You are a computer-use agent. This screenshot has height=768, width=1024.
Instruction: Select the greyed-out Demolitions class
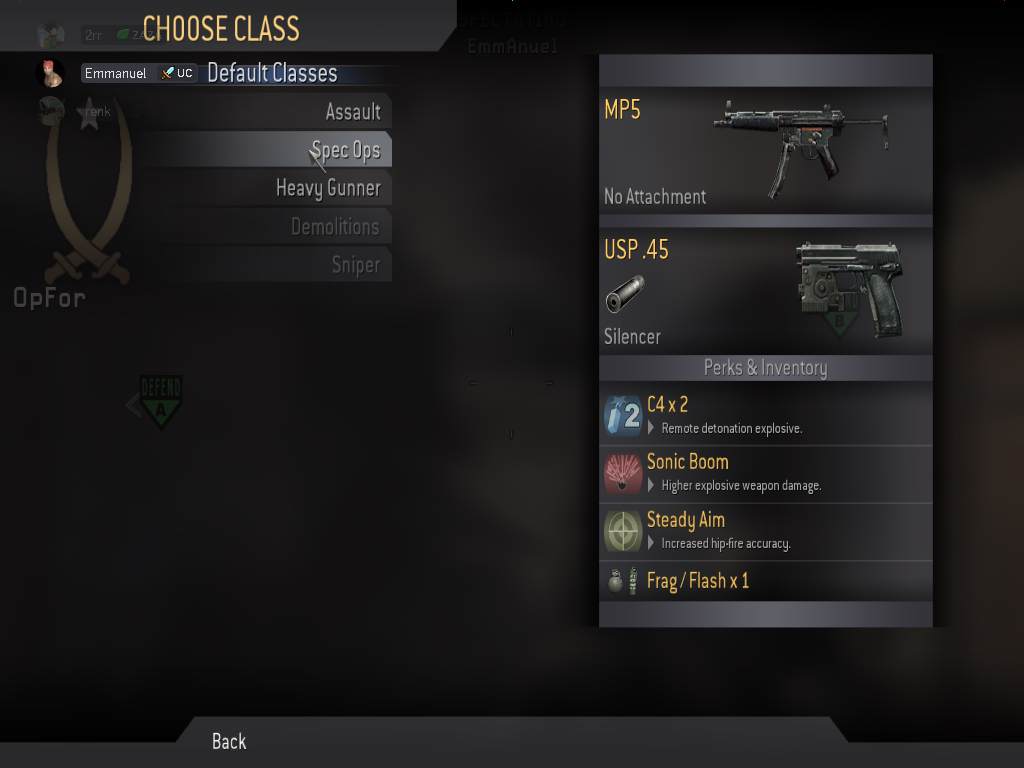335,226
